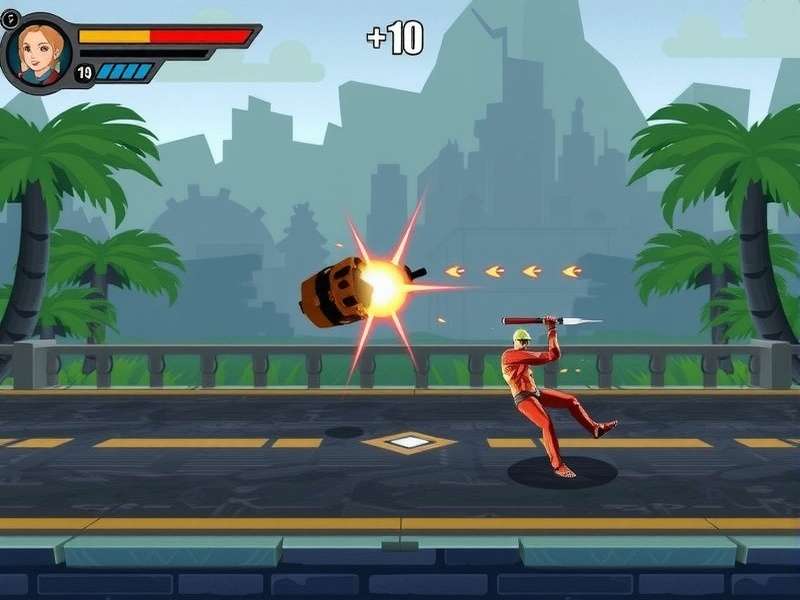Click the player character portrait
The height and width of the screenshot is (600, 800).
pyautogui.click(x=38, y=52)
